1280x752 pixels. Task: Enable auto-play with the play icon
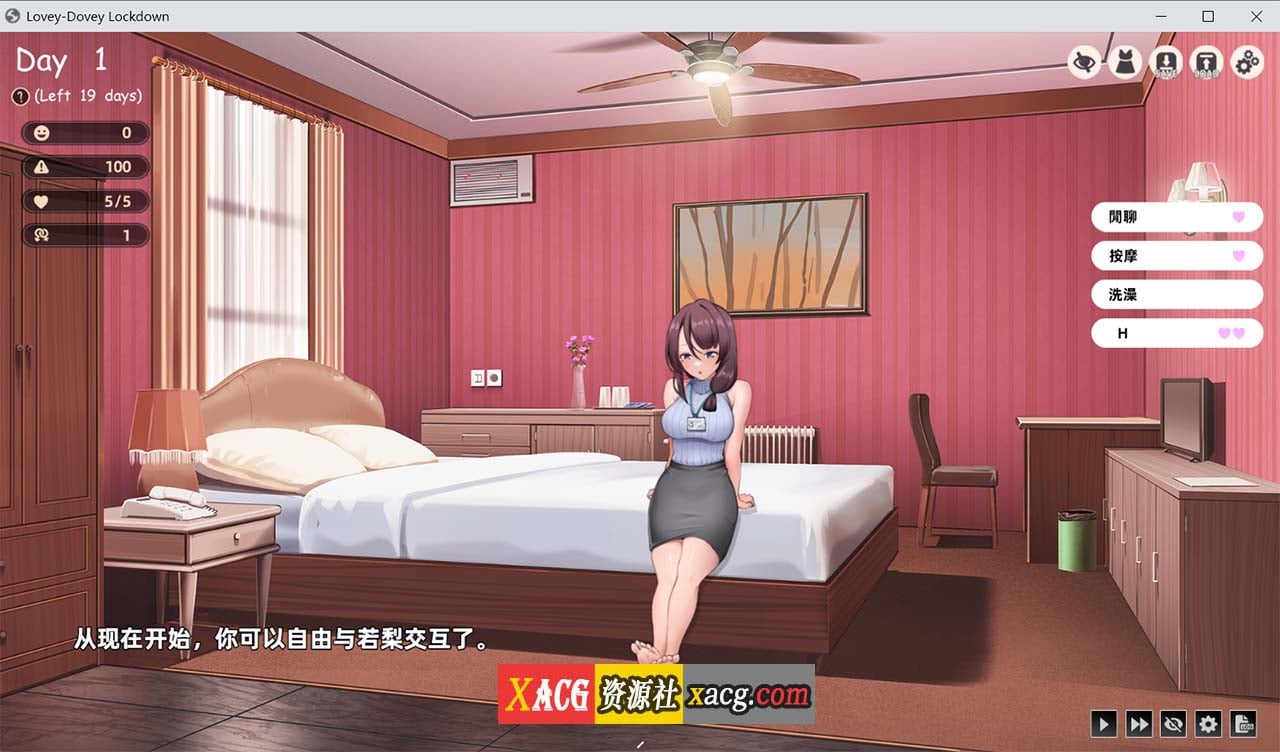(1104, 724)
